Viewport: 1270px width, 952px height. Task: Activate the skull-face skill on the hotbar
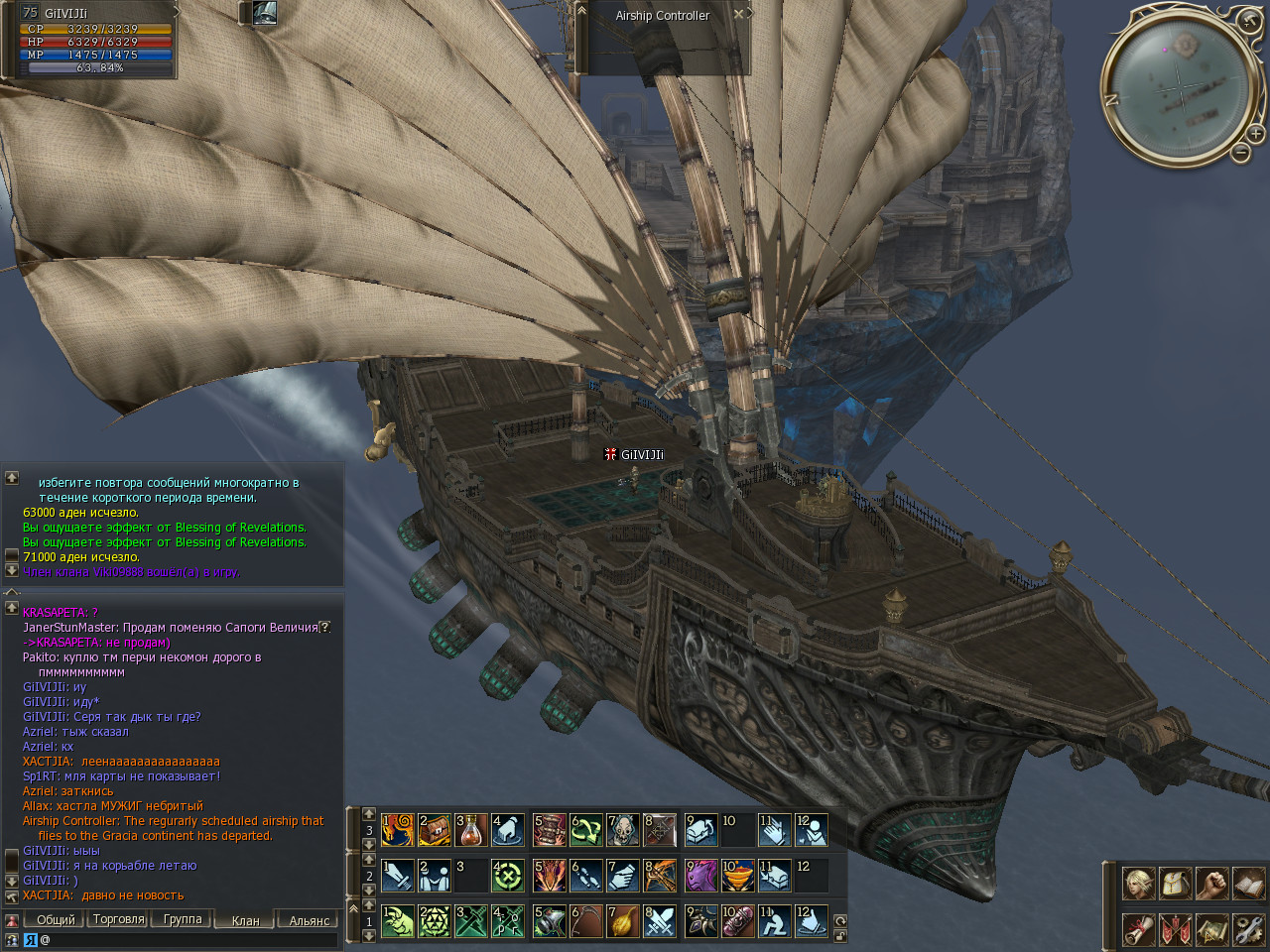[623, 829]
